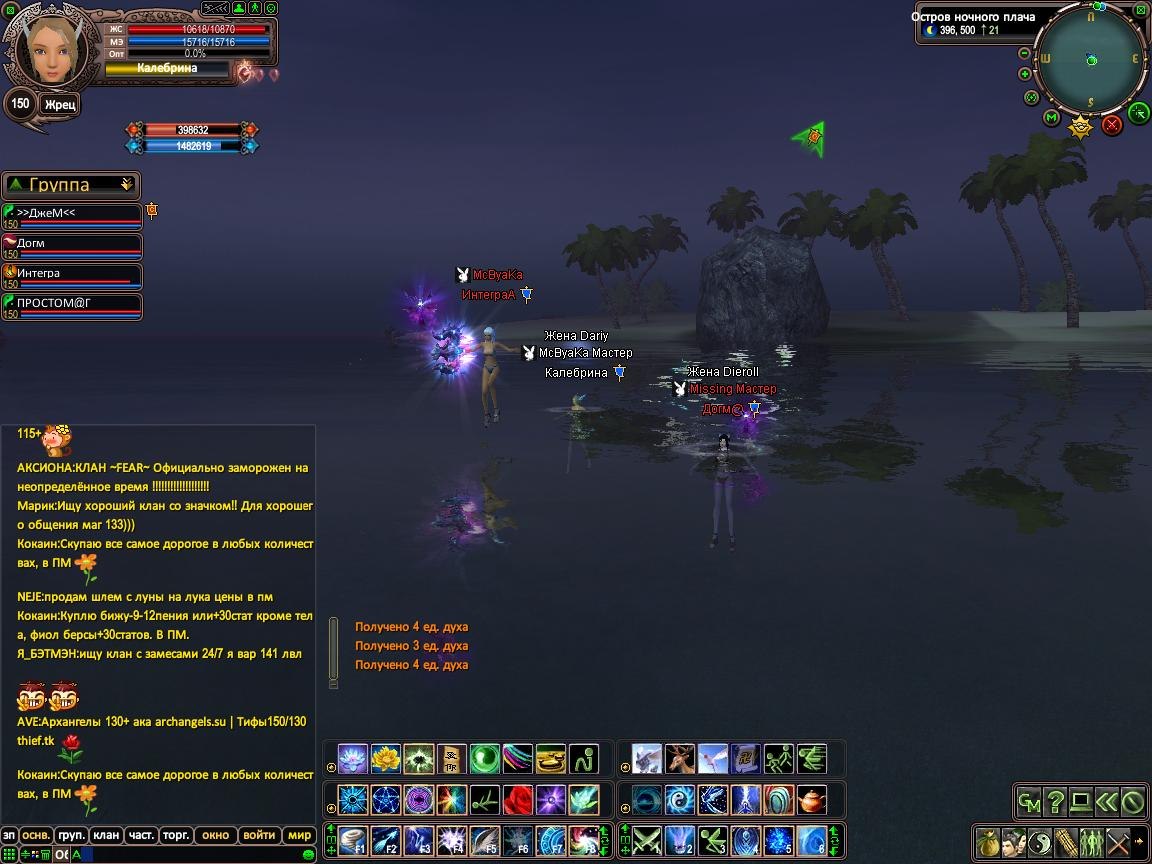This screenshot has width=1152, height=864.
Task: Switch chat to the клан tab
Action: tap(105, 835)
